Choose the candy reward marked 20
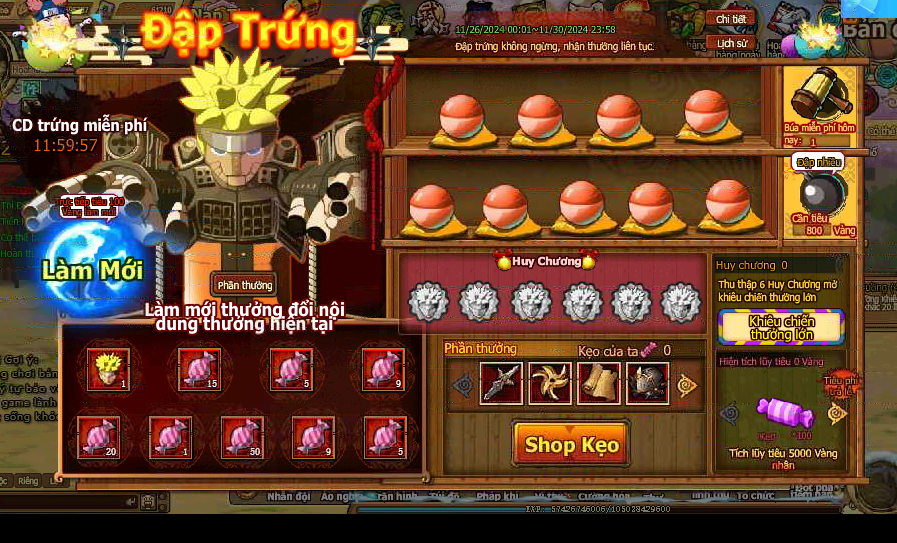The image size is (897, 543). 99,437
